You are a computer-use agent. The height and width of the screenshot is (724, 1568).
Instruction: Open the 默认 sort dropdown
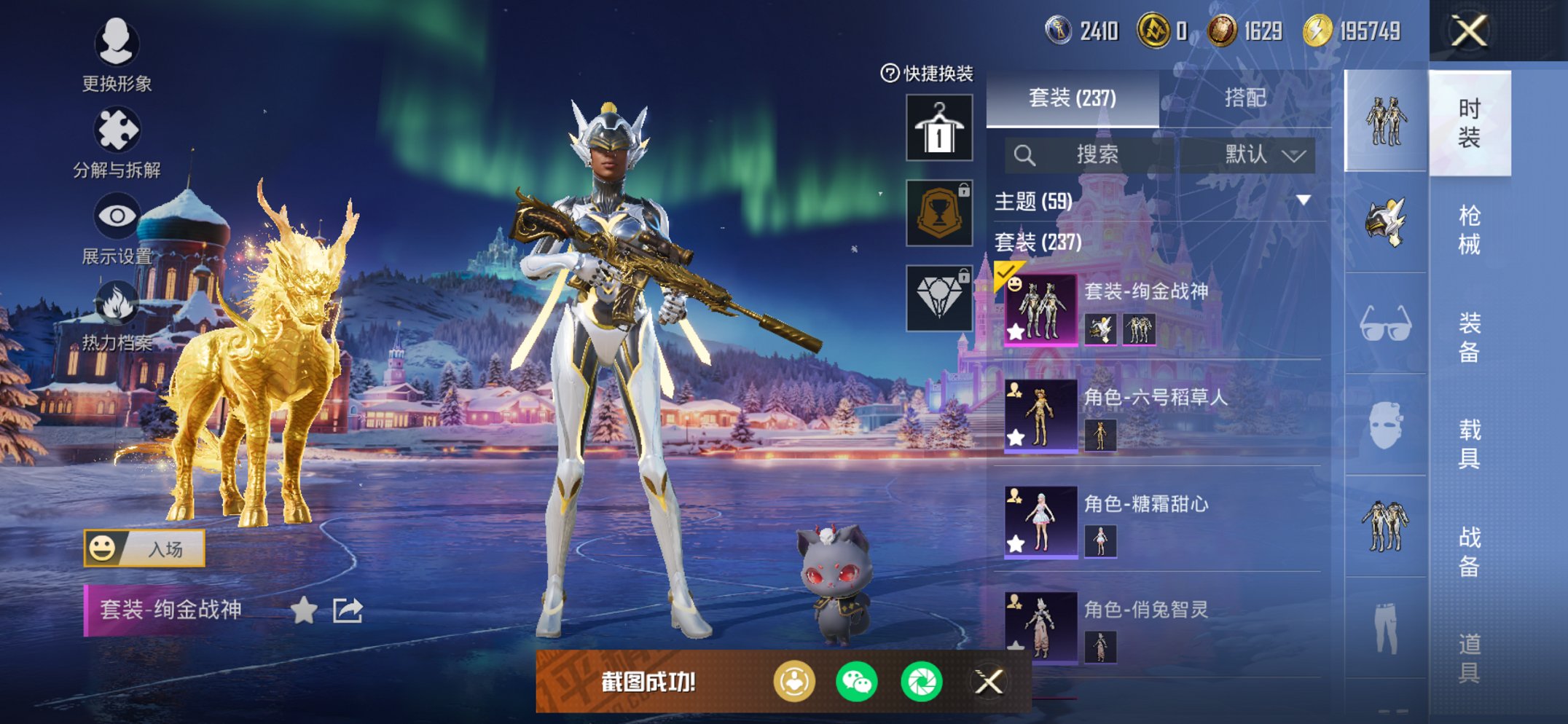(1263, 154)
